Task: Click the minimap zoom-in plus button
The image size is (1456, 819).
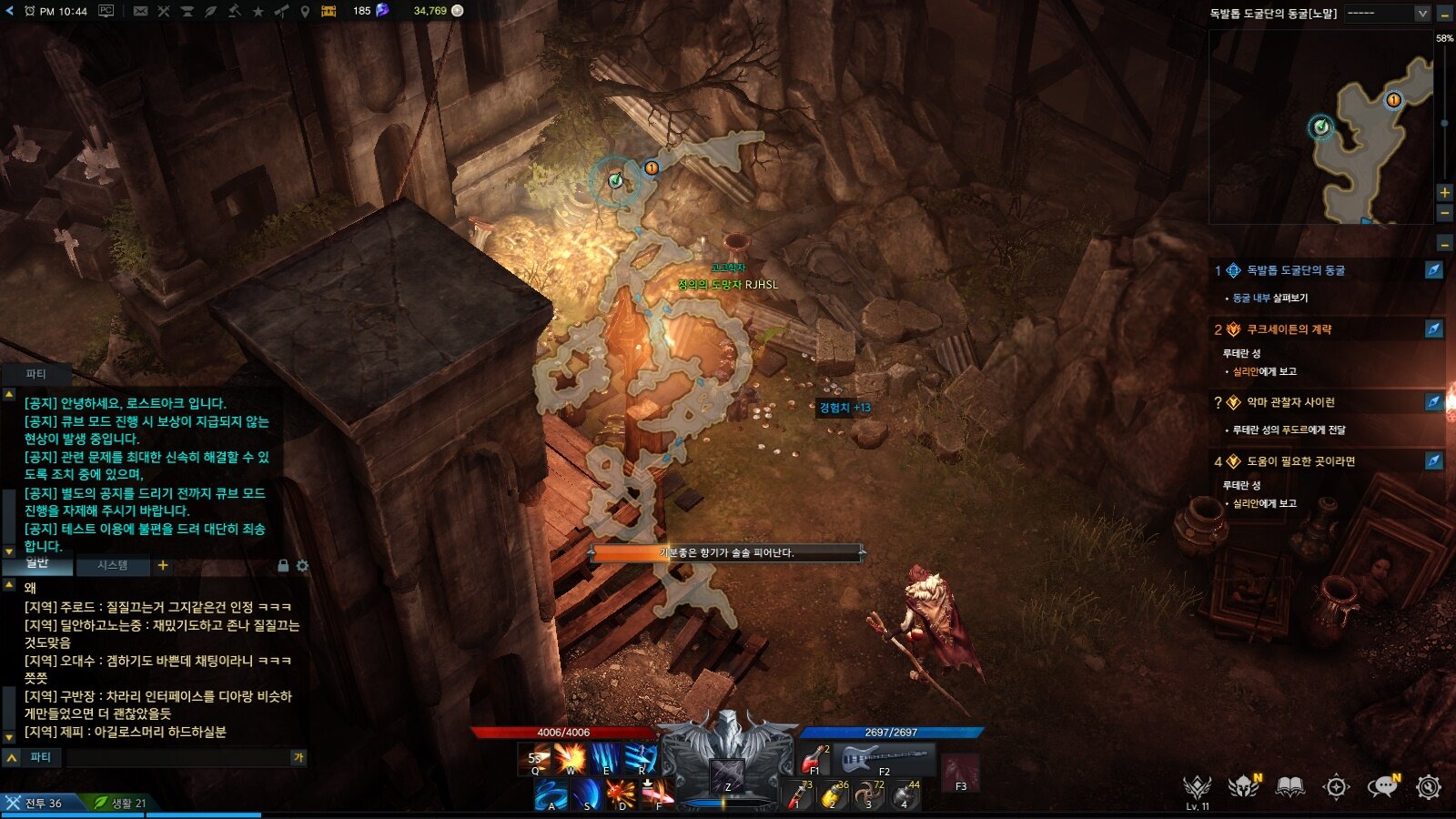Action: [x=1444, y=192]
